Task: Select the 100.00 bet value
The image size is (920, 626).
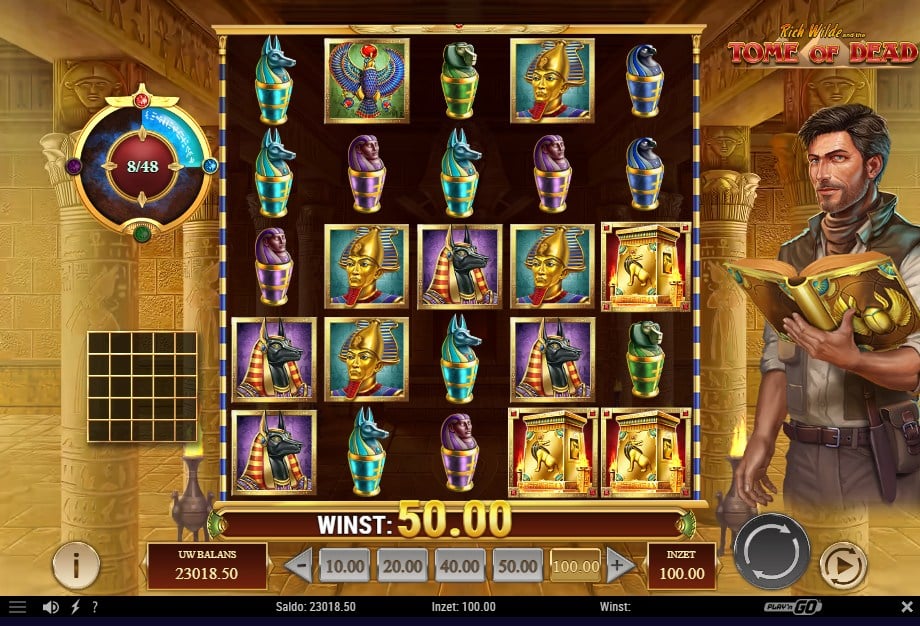Action: (x=575, y=566)
